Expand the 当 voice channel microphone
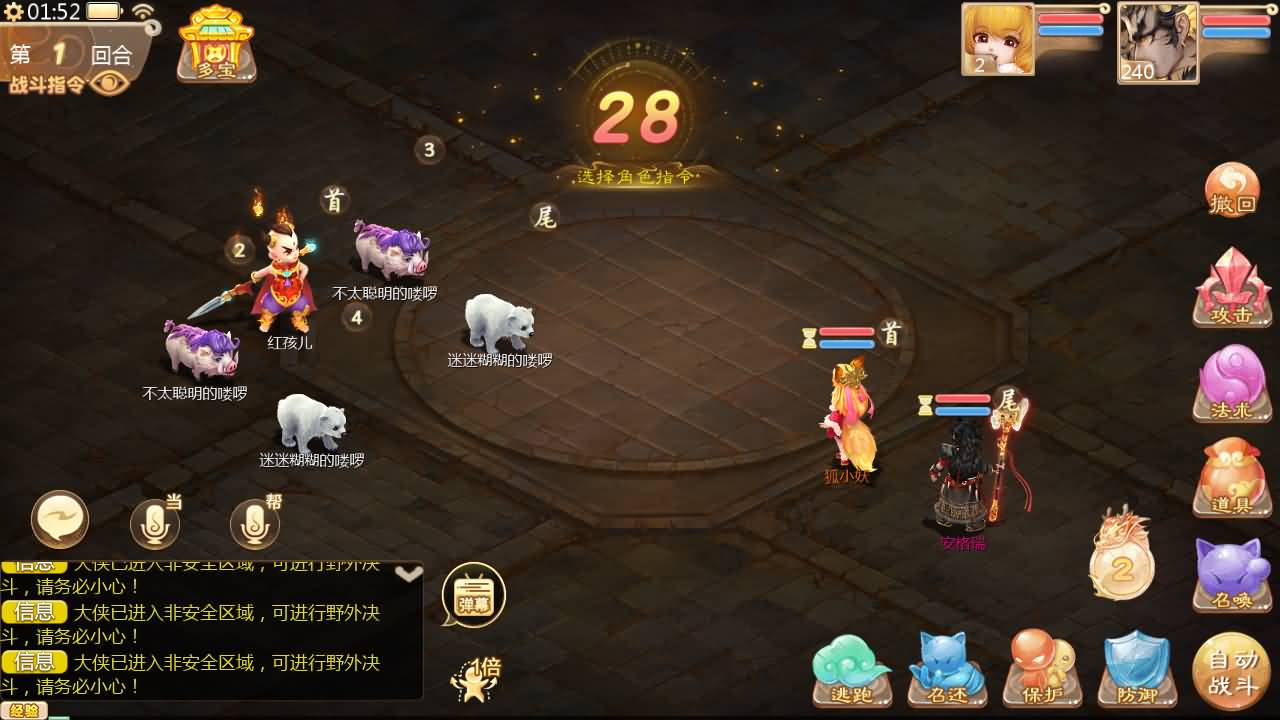Image resolution: width=1280 pixels, height=720 pixels. (x=155, y=521)
